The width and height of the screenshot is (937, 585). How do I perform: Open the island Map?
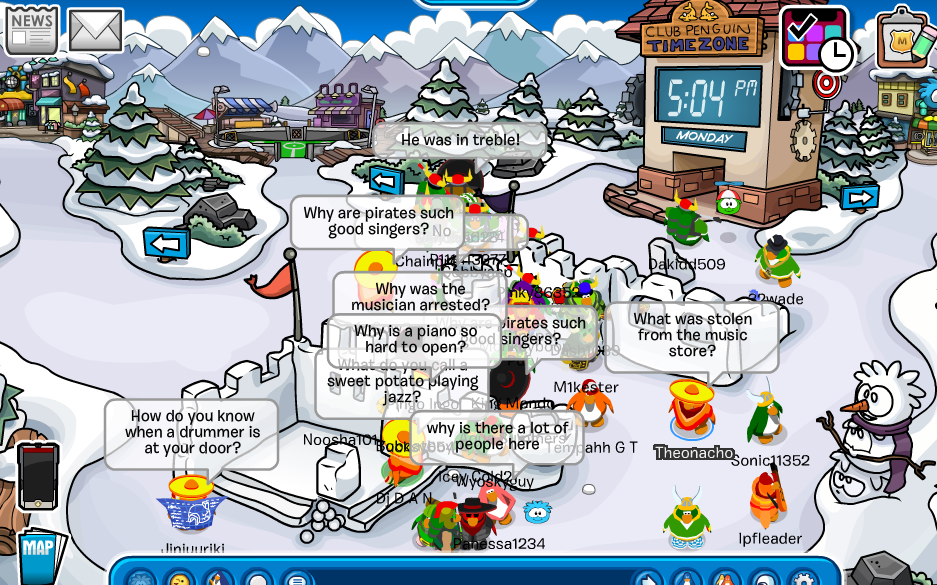click(x=38, y=552)
